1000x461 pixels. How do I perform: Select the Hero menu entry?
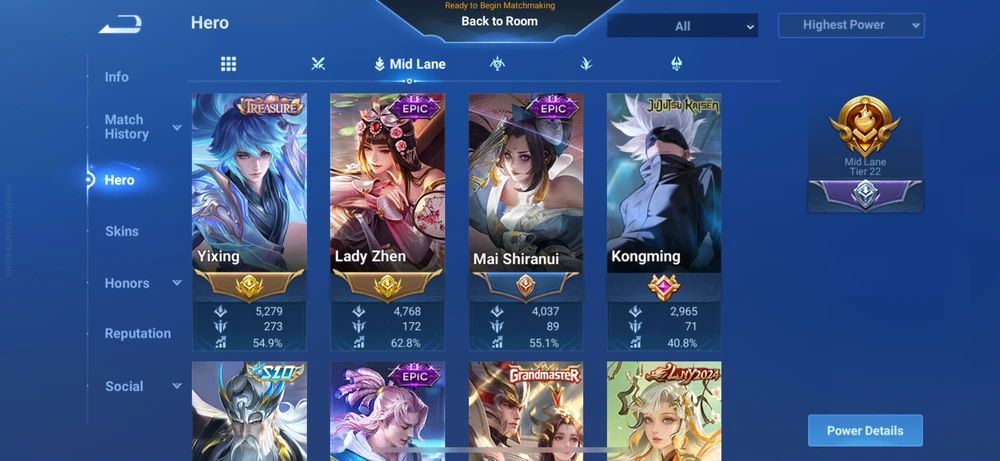coord(119,180)
